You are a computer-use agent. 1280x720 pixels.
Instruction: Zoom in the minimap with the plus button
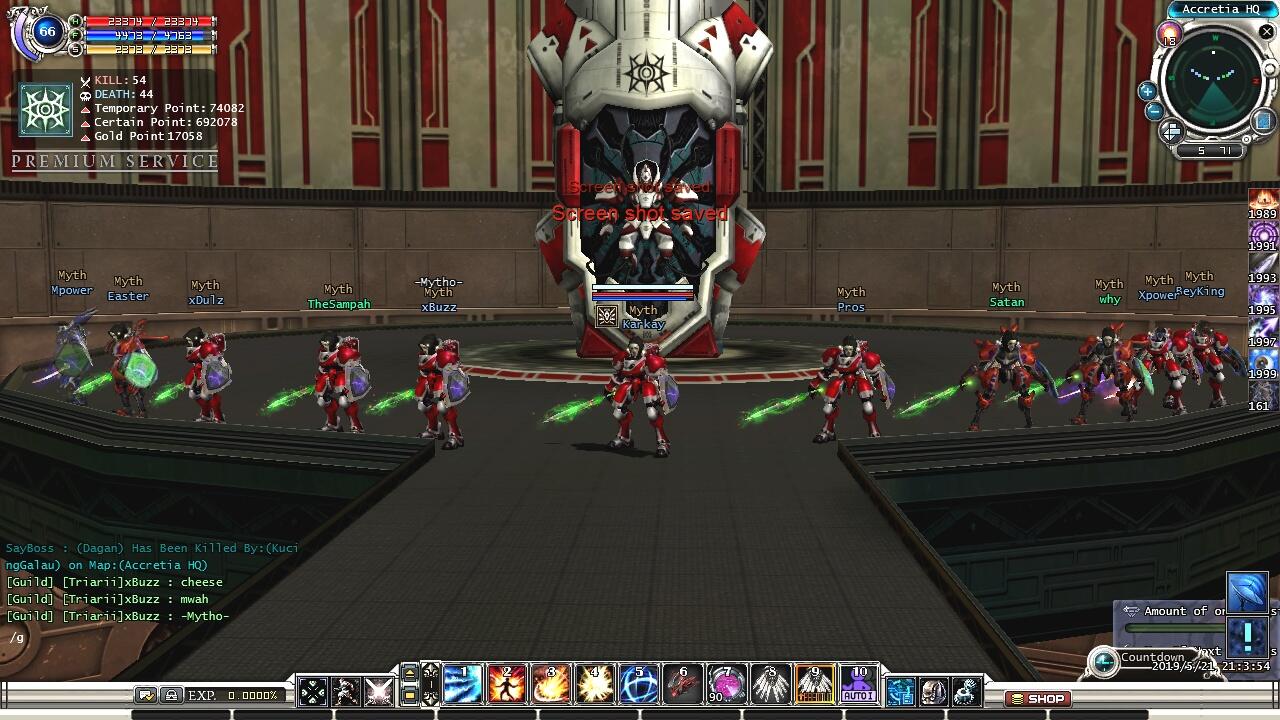tap(1147, 91)
